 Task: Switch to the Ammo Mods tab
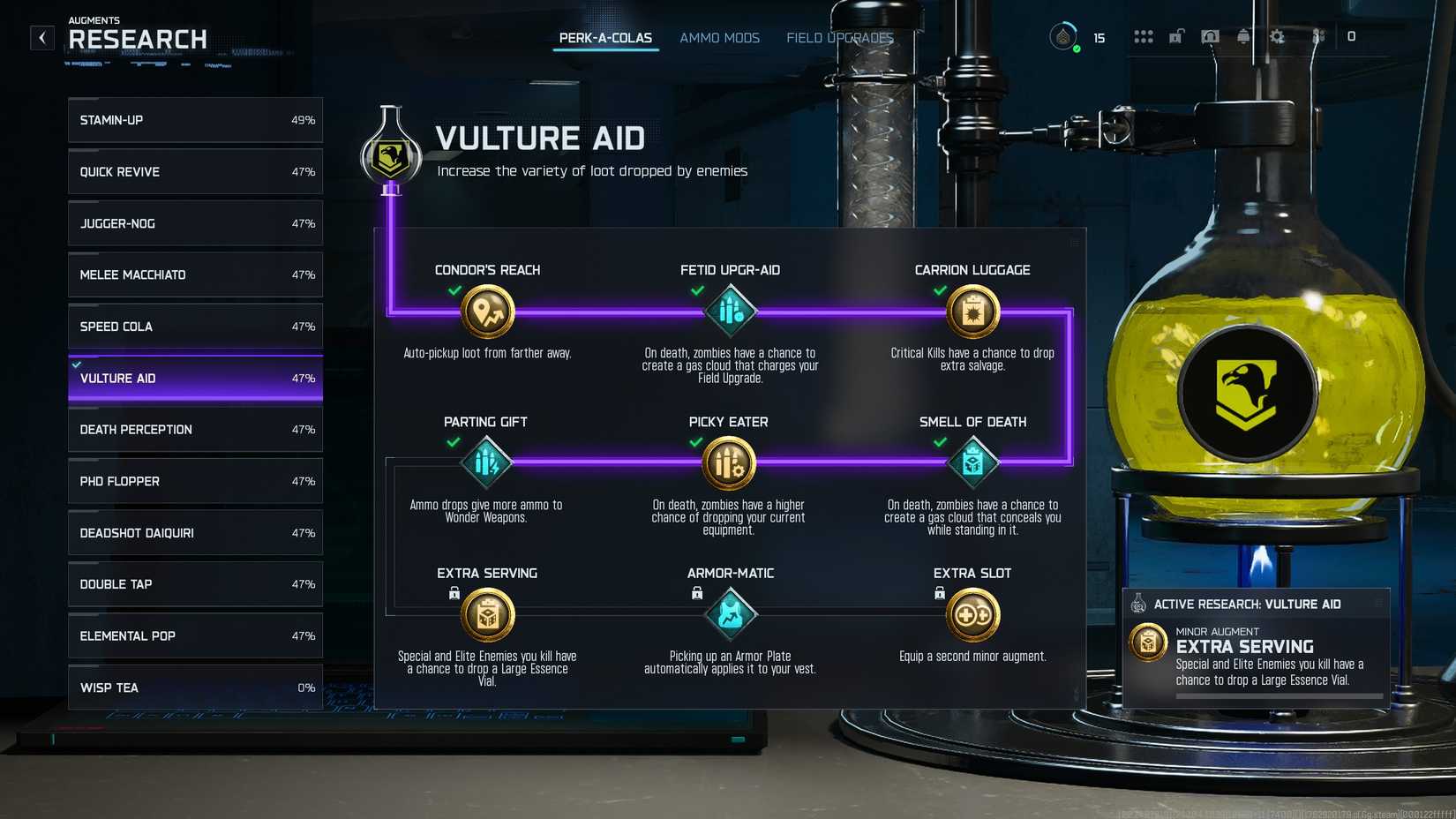click(719, 37)
